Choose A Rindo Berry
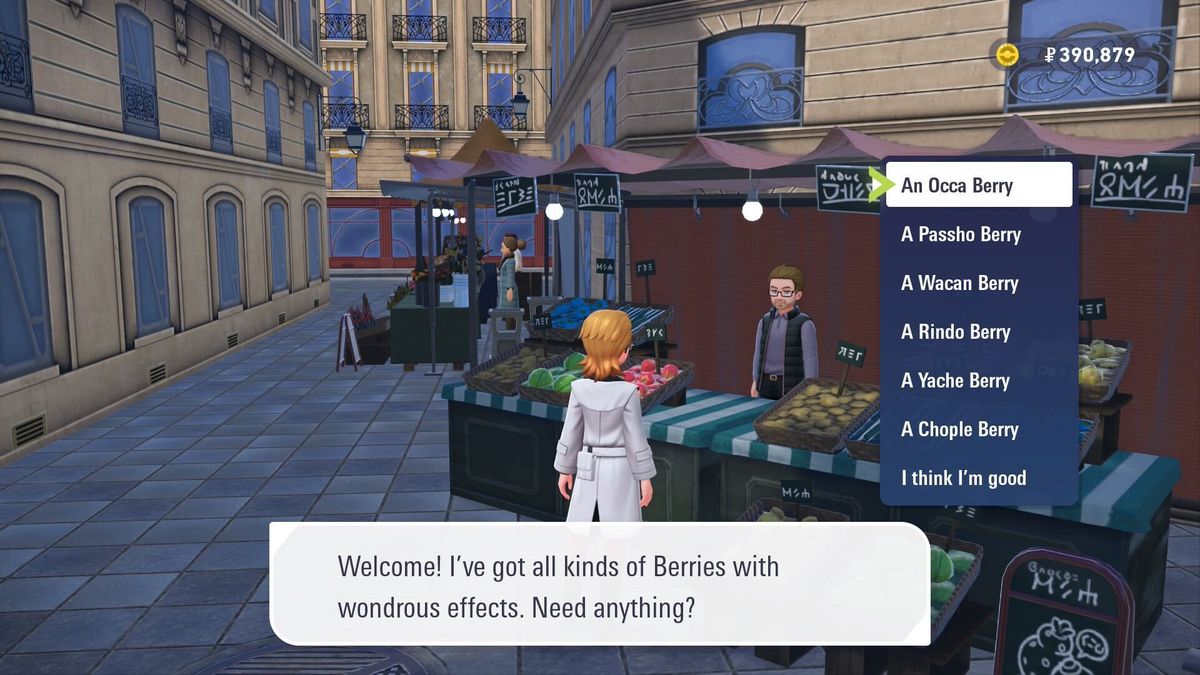 coord(955,332)
